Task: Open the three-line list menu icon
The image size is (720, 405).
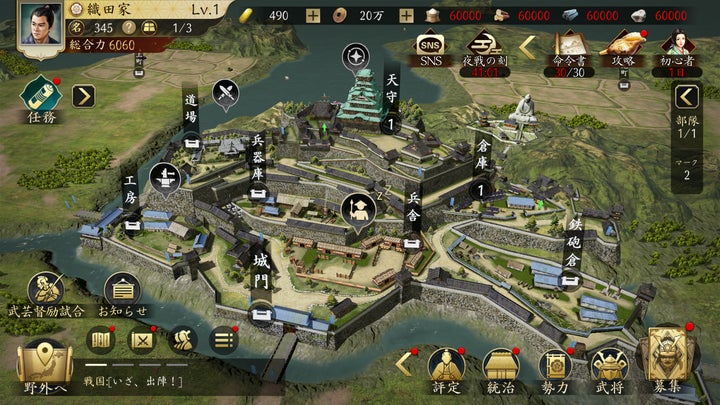Action: 223,340
